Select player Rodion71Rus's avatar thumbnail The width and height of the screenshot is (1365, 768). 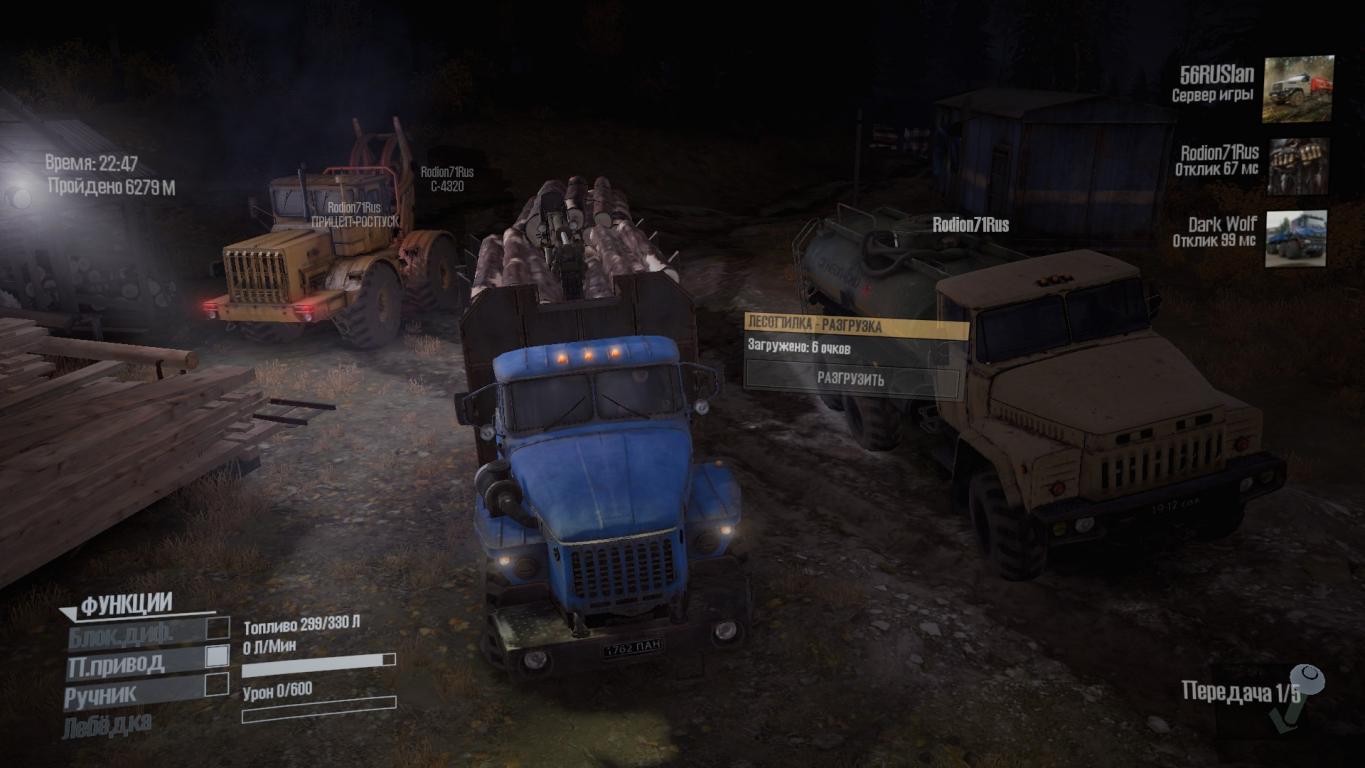(x=1297, y=166)
